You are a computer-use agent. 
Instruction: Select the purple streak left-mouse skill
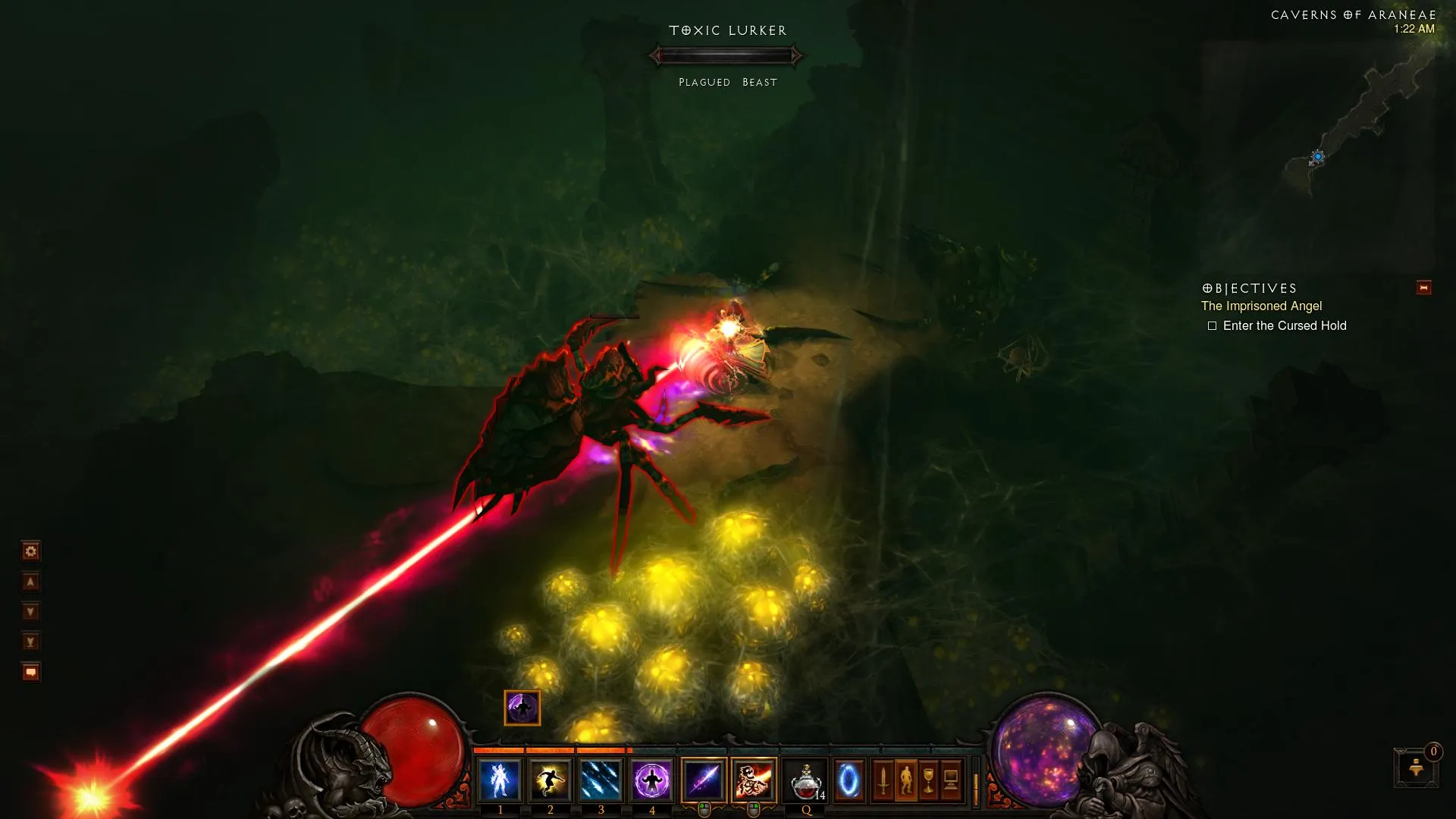click(x=704, y=780)
